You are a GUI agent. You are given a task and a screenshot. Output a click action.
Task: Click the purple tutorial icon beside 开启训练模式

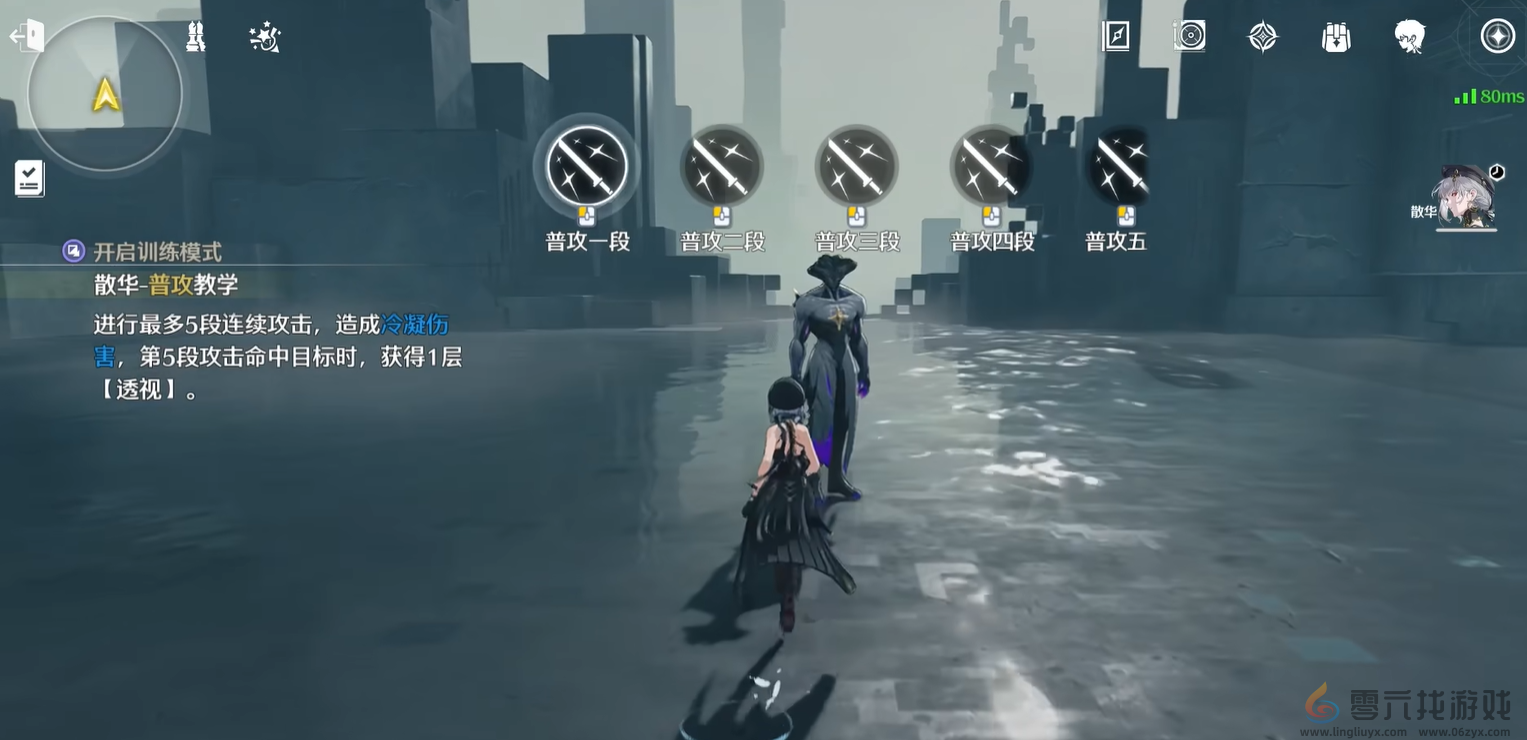coord(73,250)
